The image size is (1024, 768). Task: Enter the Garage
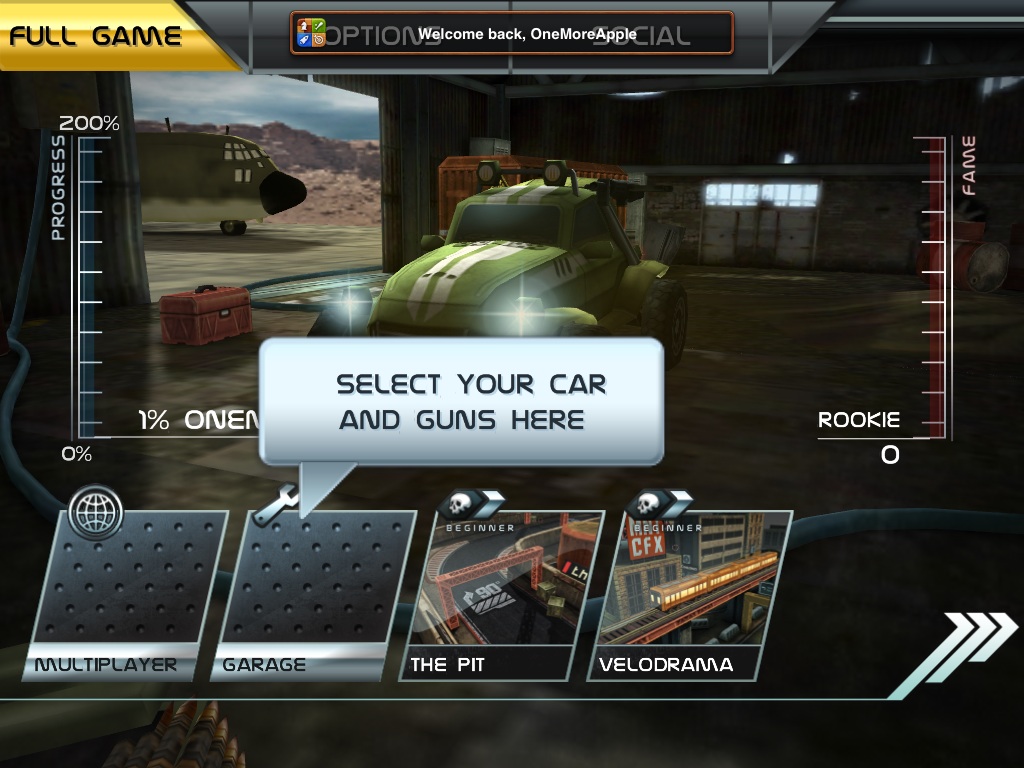tap(313, 594)
